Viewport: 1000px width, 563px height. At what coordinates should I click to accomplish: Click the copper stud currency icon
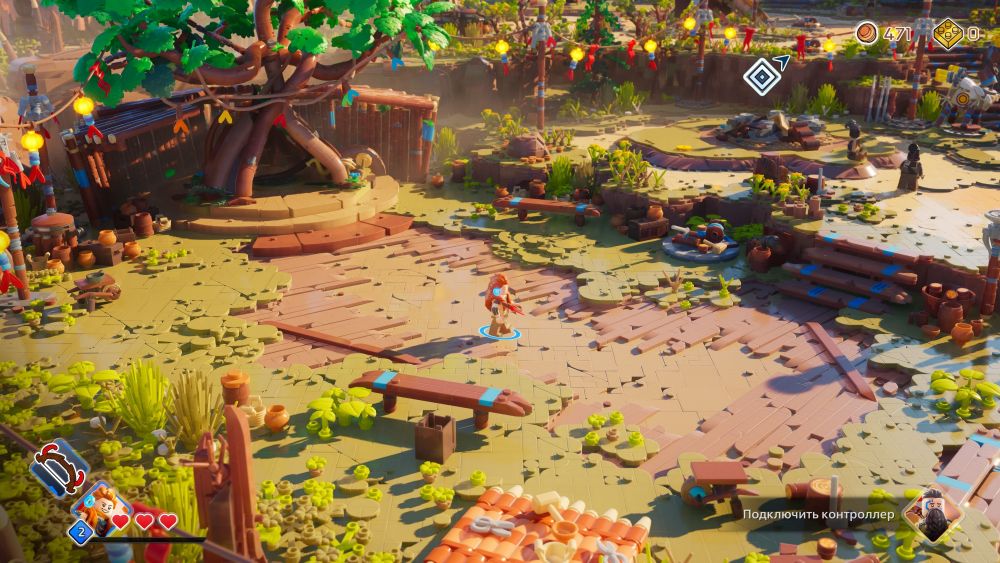867,33
